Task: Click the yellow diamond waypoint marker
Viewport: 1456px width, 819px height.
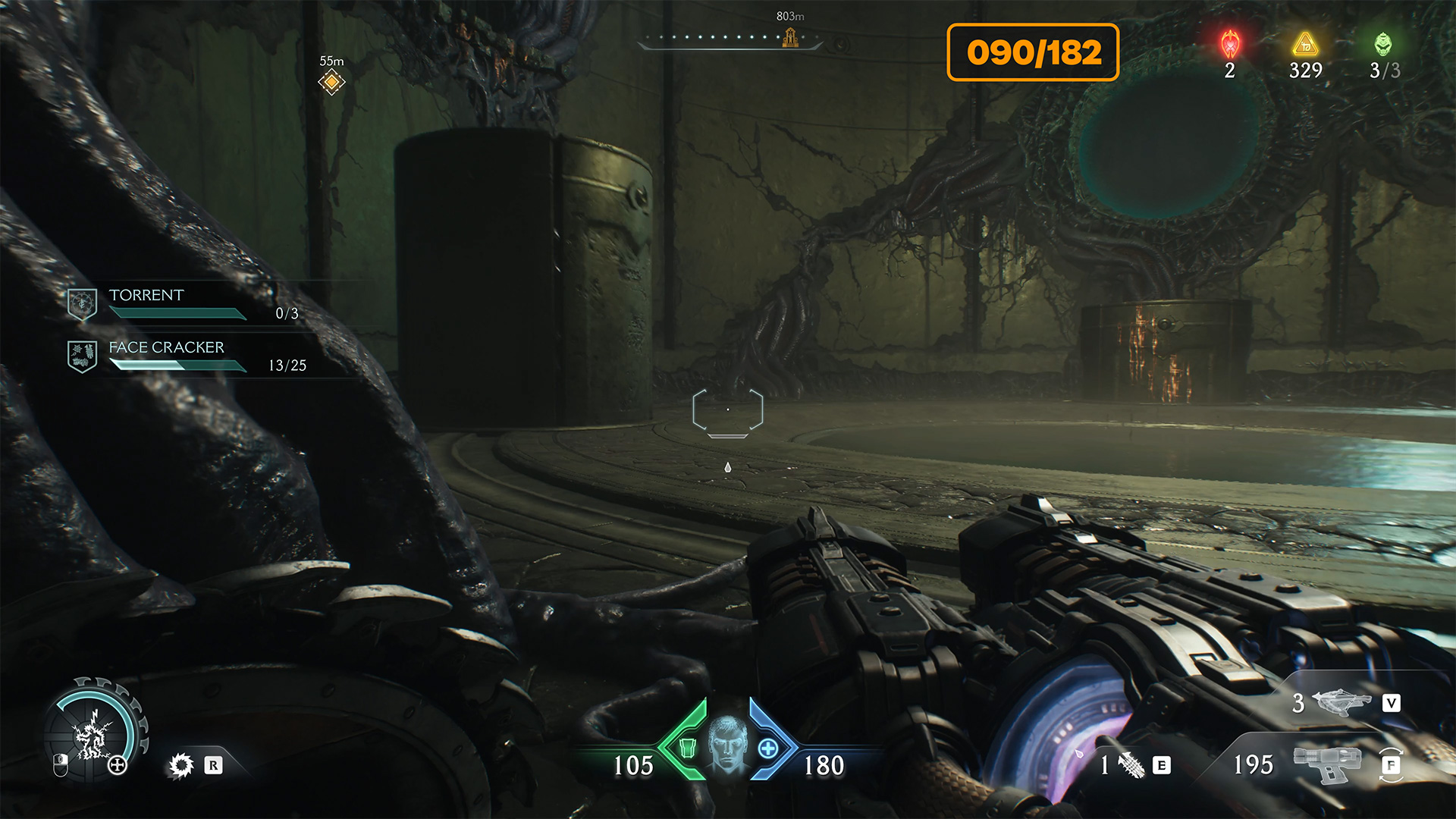Action: coord(331,82)
